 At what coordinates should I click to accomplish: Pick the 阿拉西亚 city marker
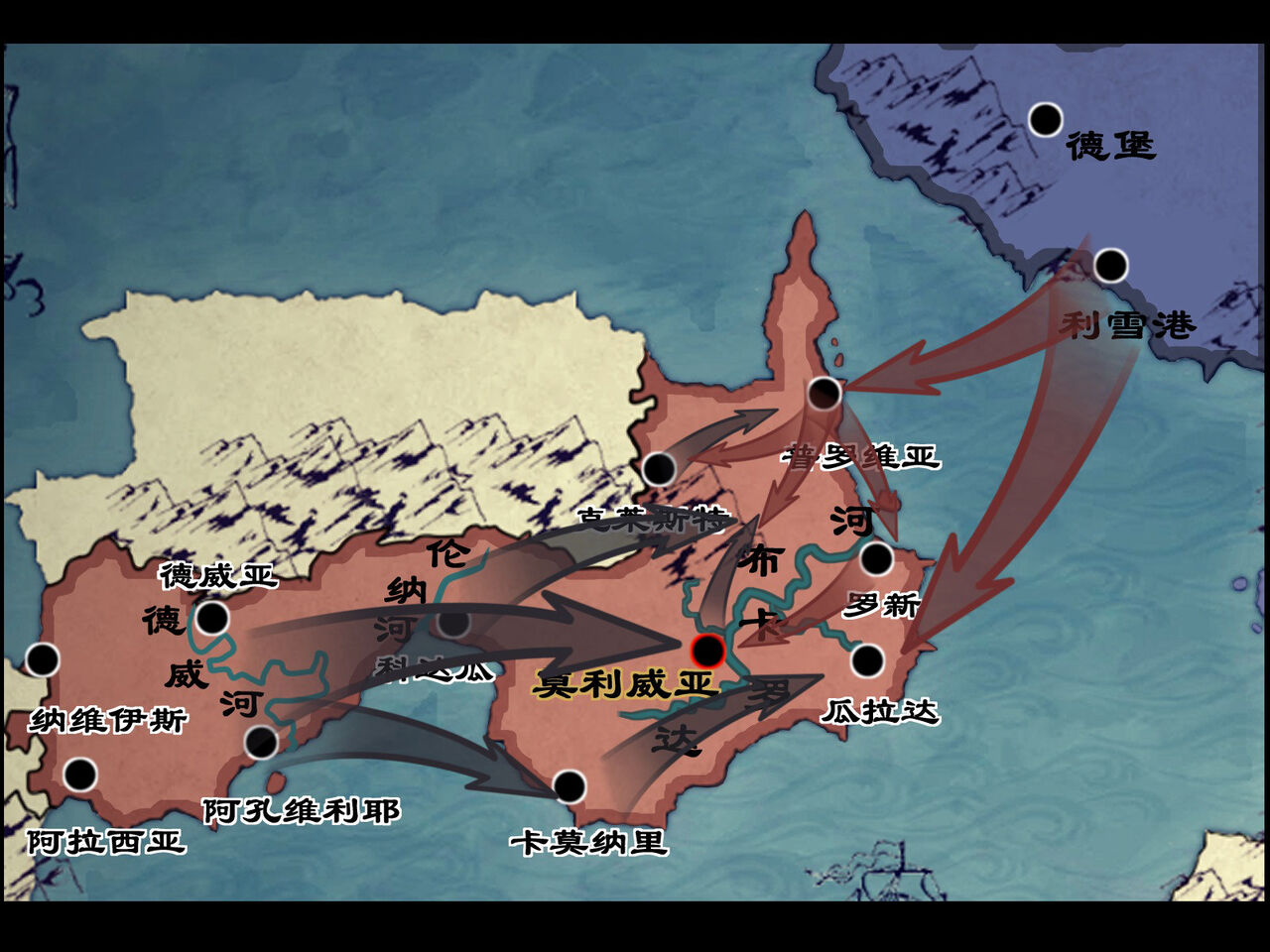(80, 773)
